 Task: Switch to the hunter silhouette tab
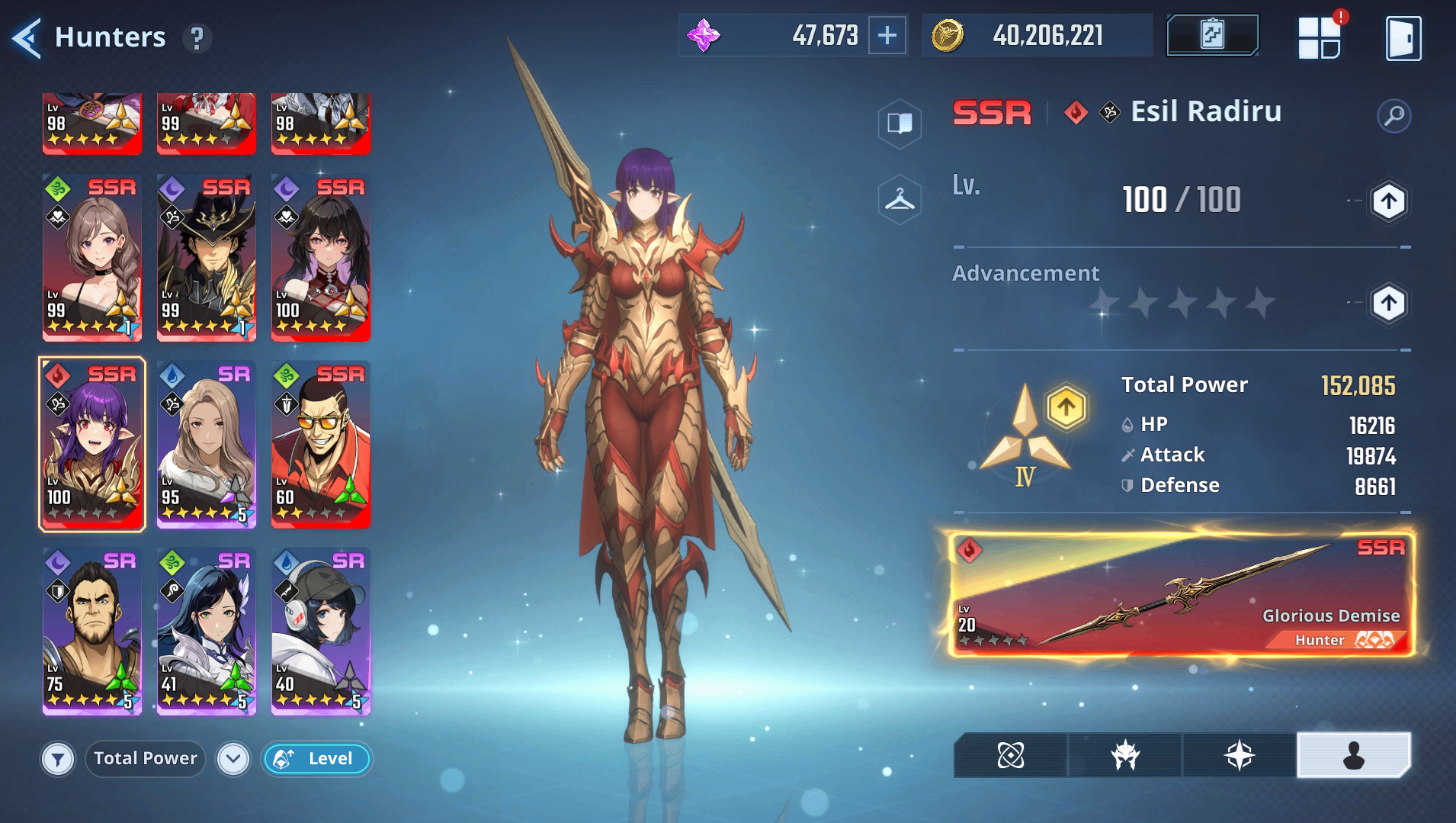coord(1353,755)
